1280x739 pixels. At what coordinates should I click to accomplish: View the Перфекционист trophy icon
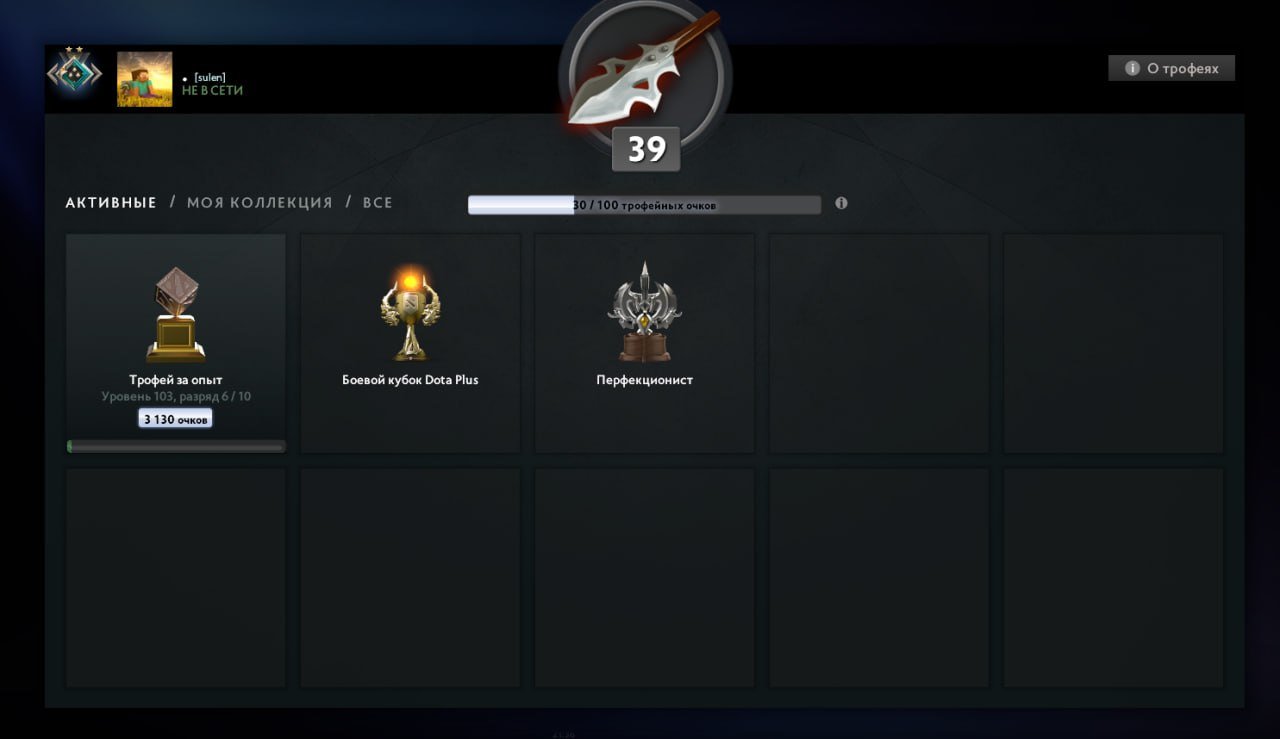[644, 310]
